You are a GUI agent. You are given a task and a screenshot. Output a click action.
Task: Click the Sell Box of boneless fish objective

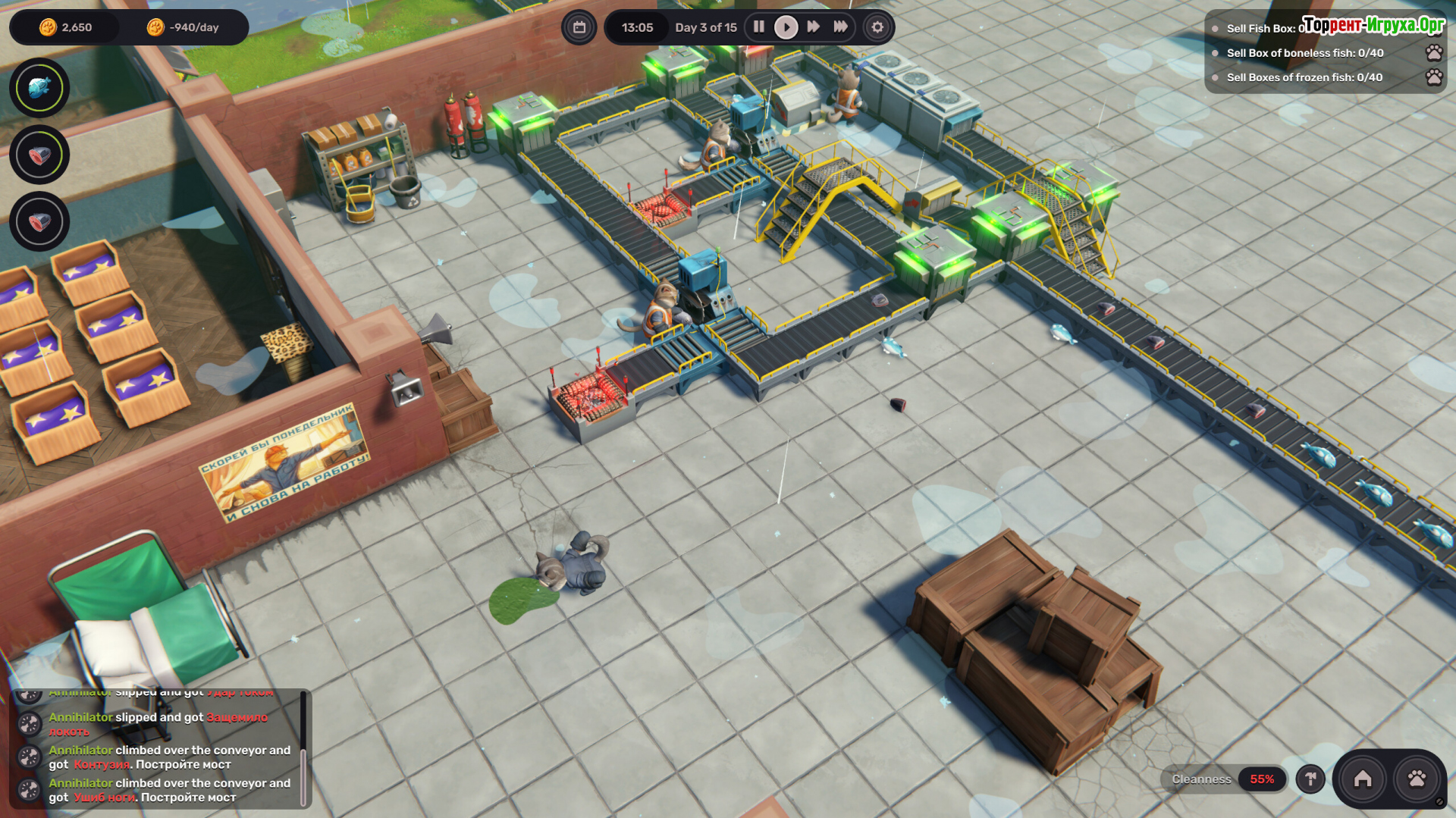tap(1304, 53)
